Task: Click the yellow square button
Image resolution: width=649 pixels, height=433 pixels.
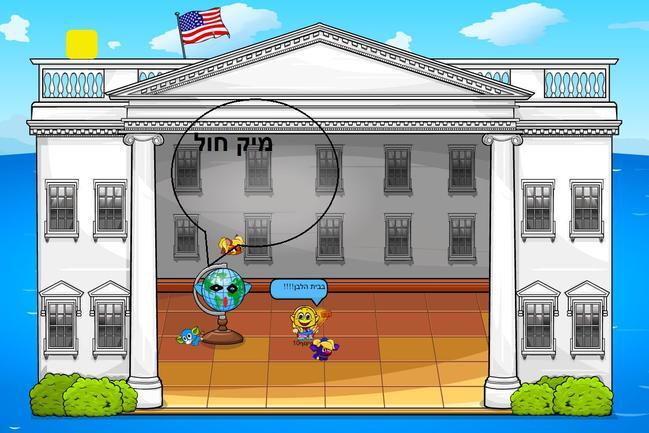Action: pyautogui.click(x=81, y=43)
